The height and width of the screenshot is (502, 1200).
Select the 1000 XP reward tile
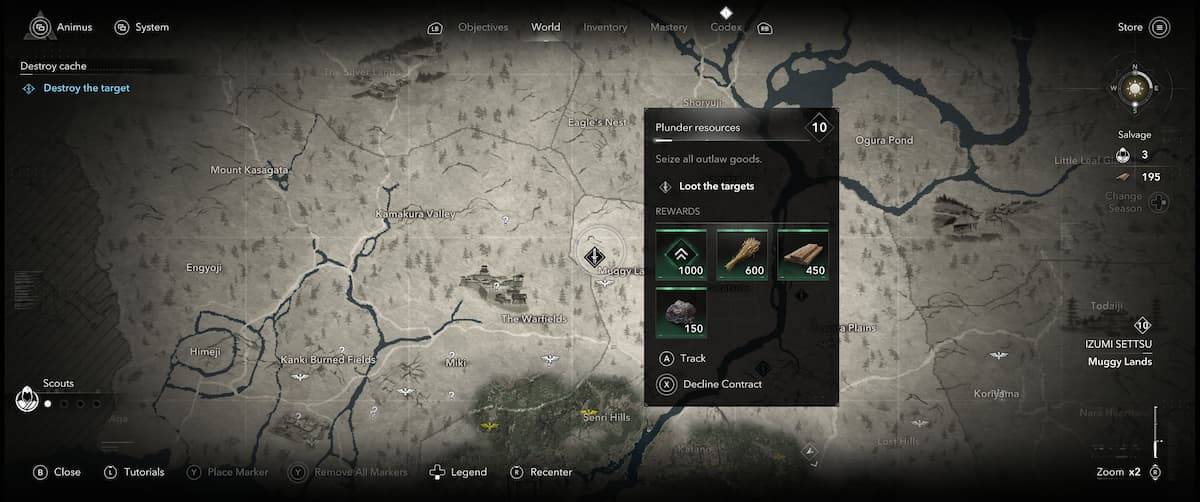point(681,254)
